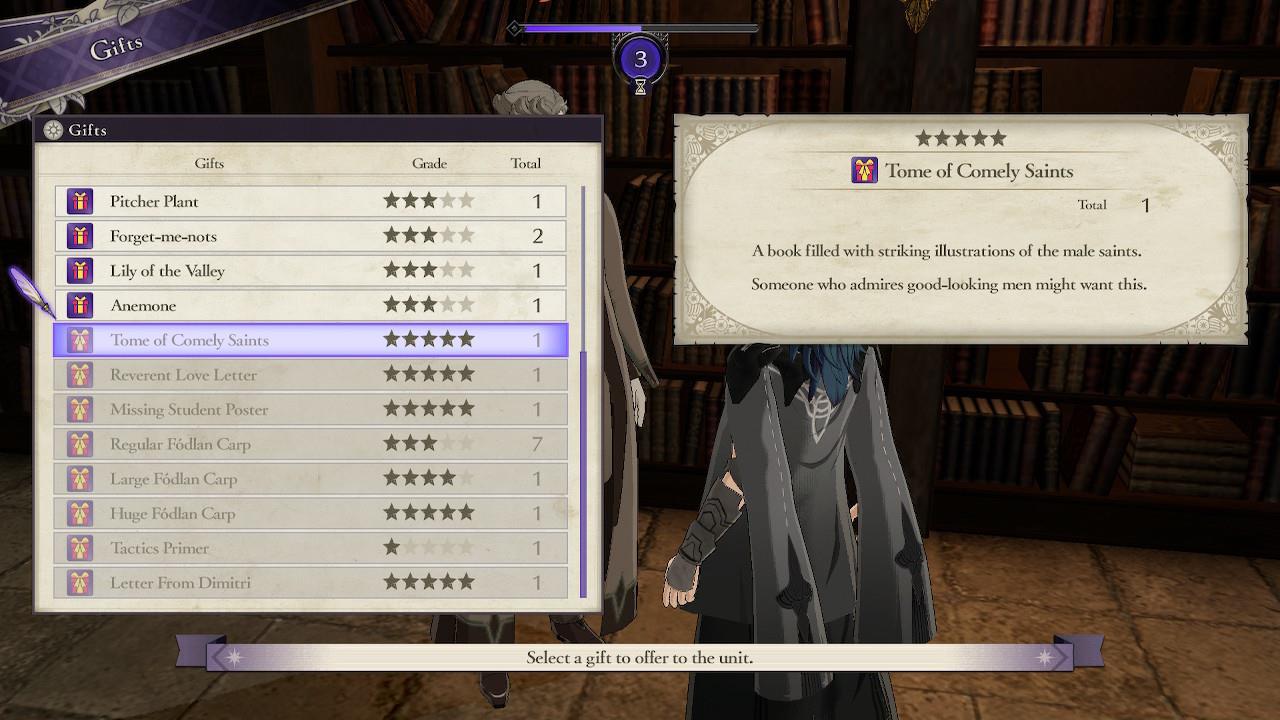Image resolution: width=1280 pixels, height=720 pixels.
Task: Choose the Forget-me-nots gift row
Action: (x=310, y=236)
